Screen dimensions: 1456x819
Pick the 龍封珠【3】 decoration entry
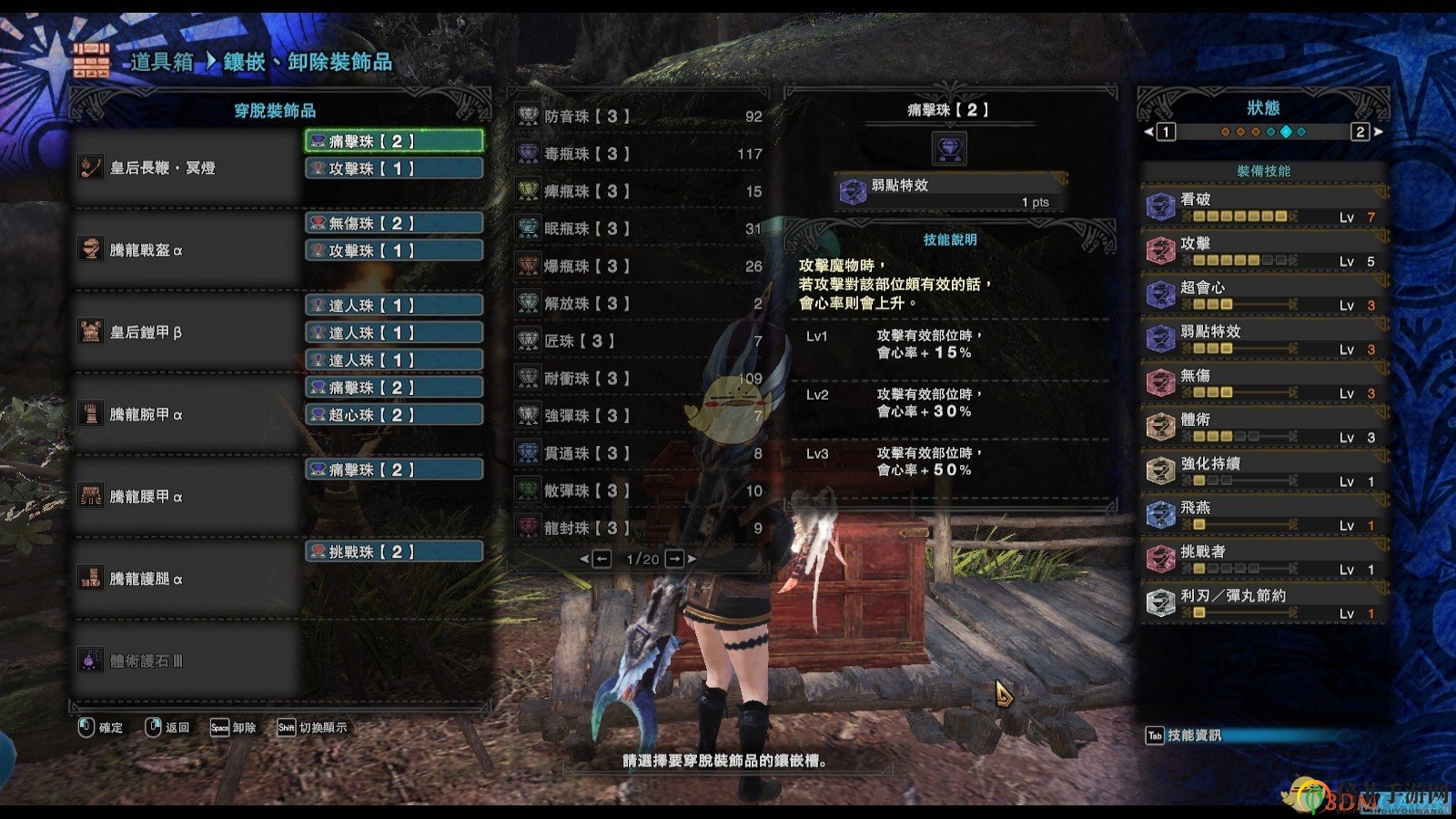tap(639, 528)
